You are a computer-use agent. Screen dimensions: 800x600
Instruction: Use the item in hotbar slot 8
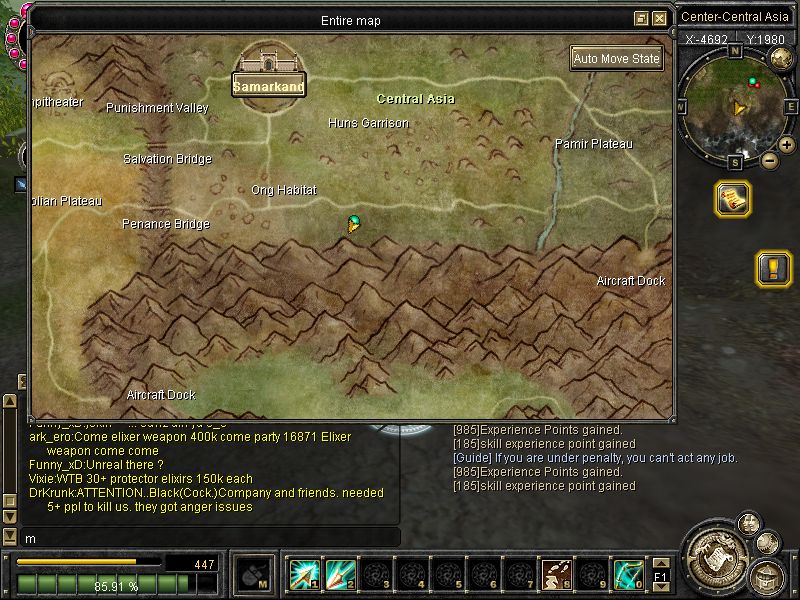[557, 574]
